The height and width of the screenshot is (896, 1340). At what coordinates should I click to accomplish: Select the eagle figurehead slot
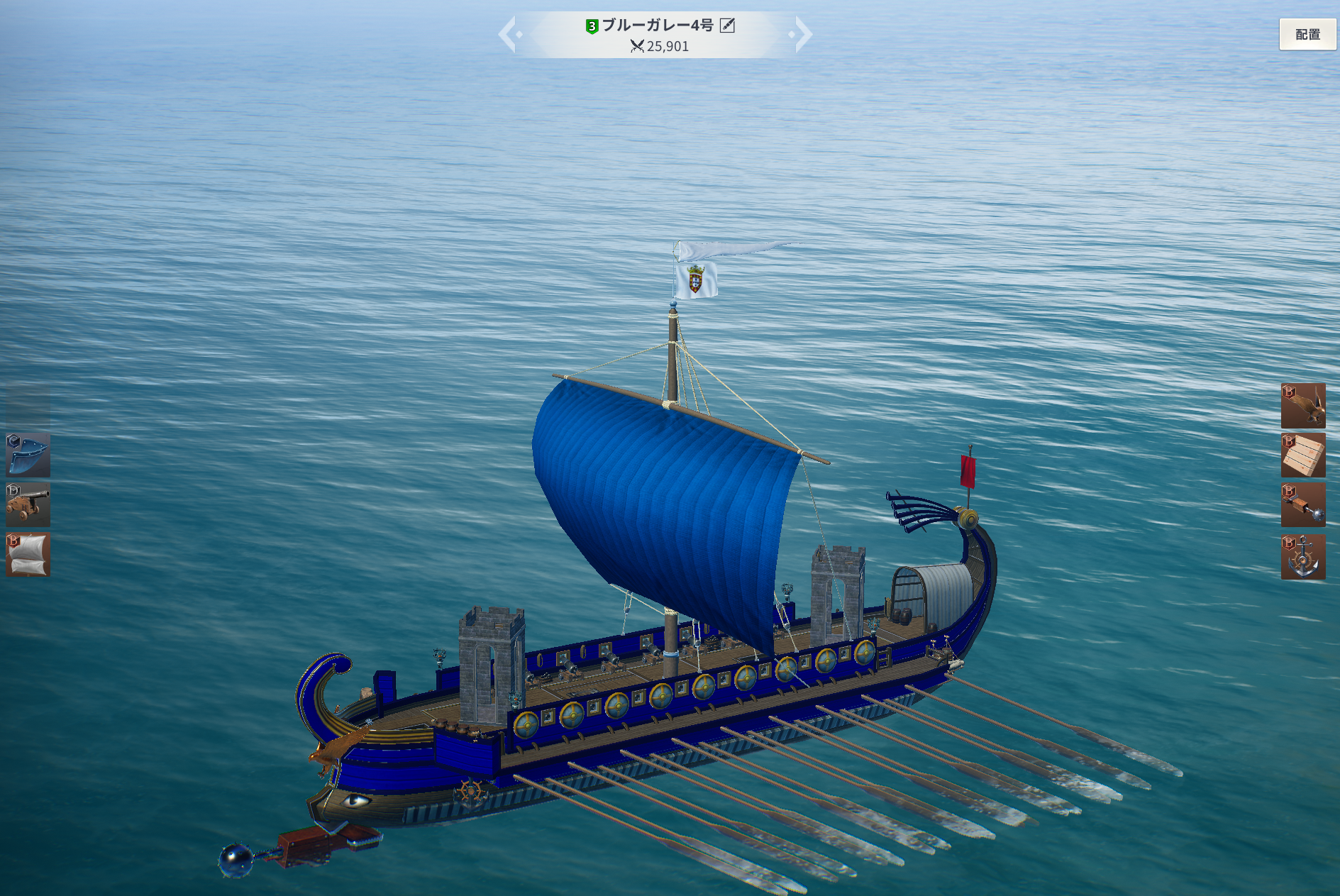coord(1302,405)
